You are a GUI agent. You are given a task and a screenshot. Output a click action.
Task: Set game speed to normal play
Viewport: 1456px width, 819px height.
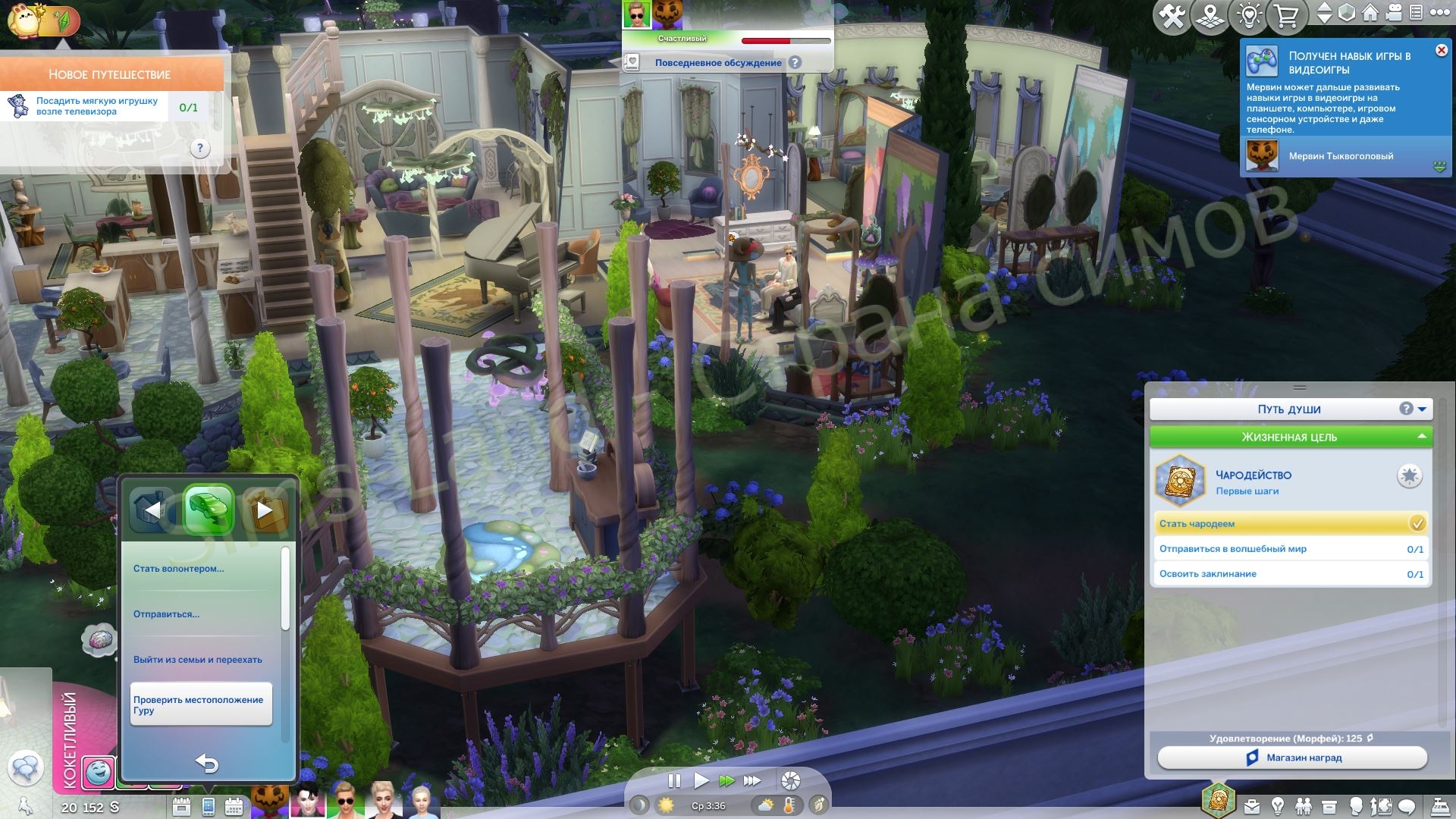pyautogui.click(x=701, y=780)
